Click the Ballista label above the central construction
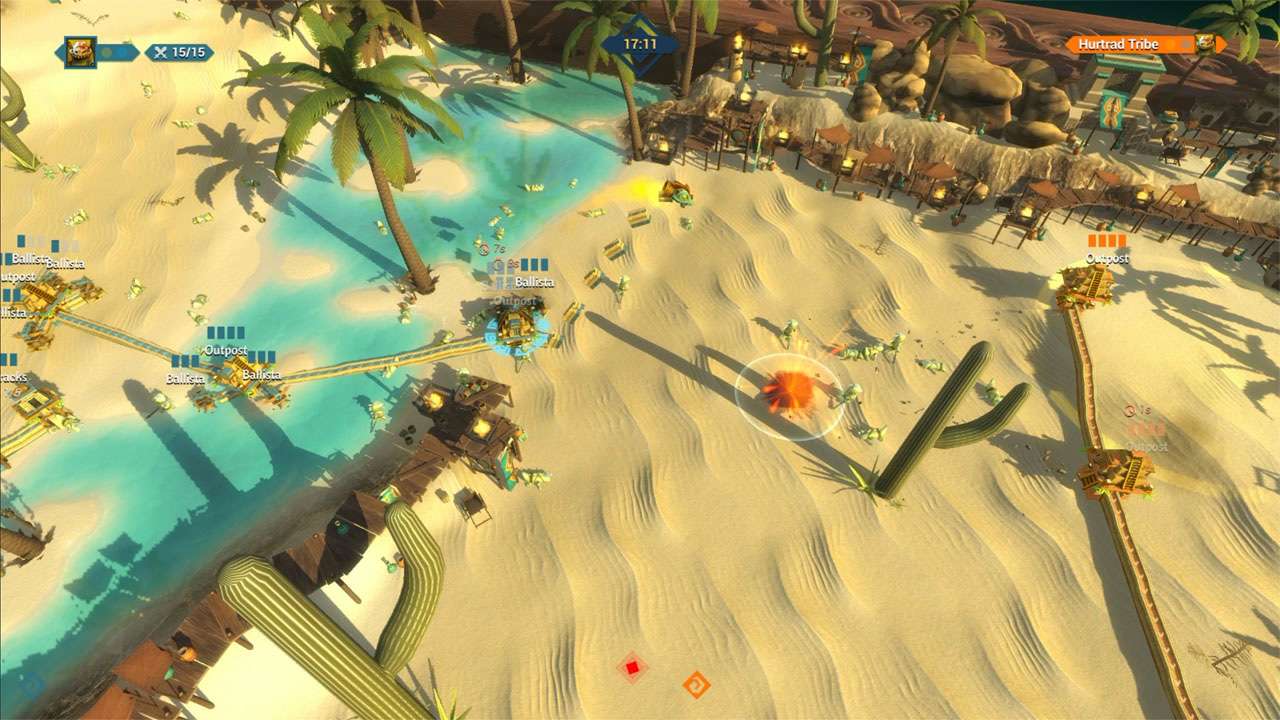 535,282
